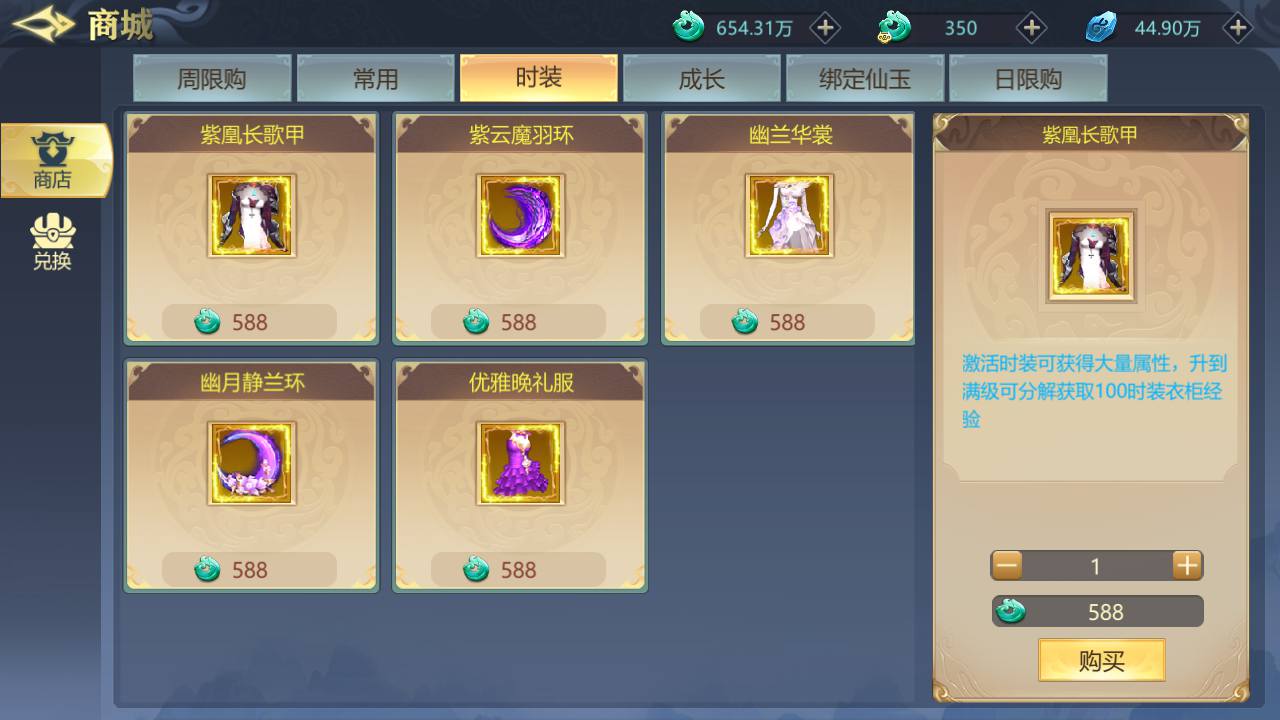The width and height of the screenshot is (1280, 720).
Task: Click + beside the 654.31万 currency
Action: (x=825, y=28)
